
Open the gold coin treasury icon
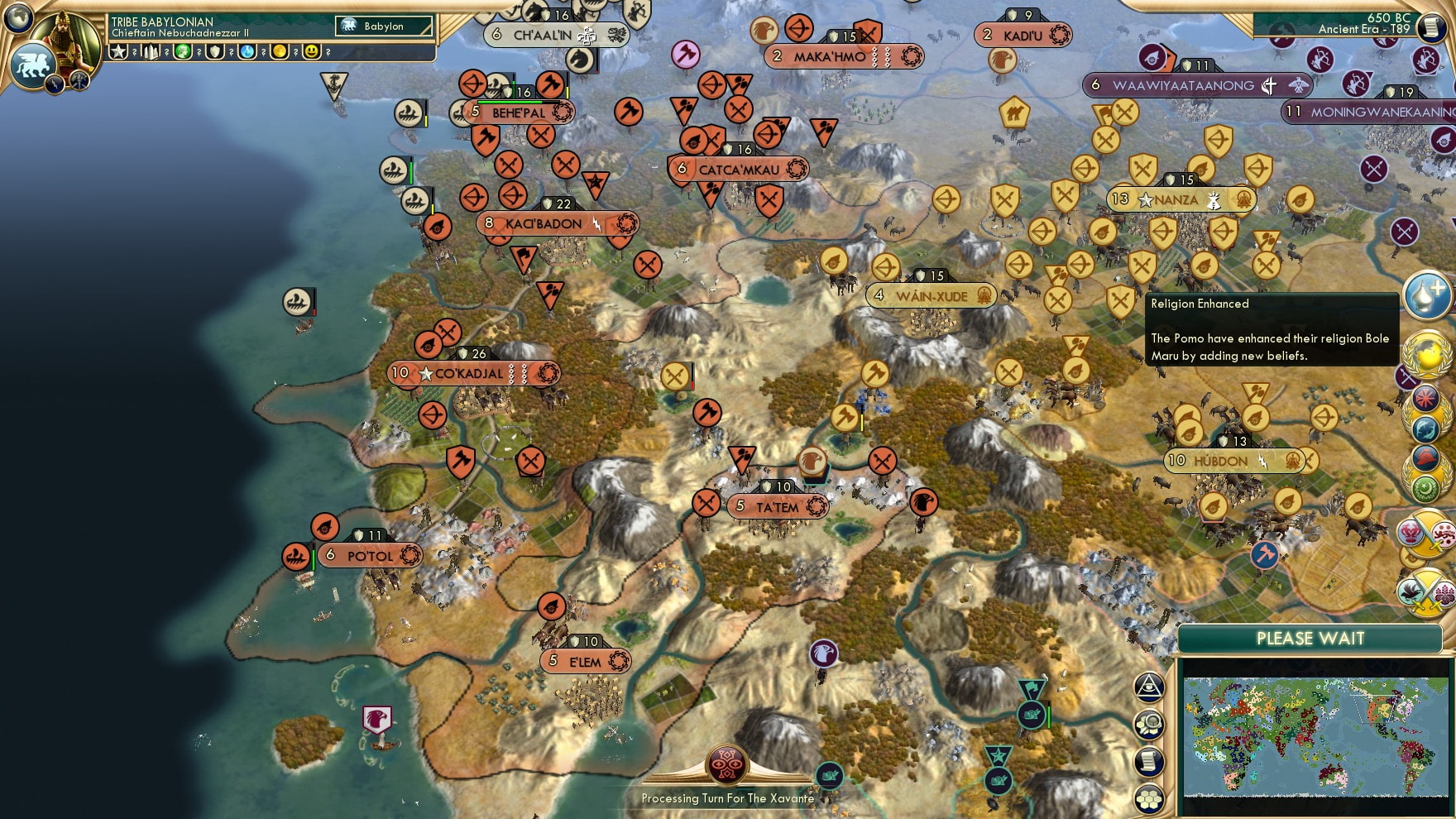tap(280, 52)
